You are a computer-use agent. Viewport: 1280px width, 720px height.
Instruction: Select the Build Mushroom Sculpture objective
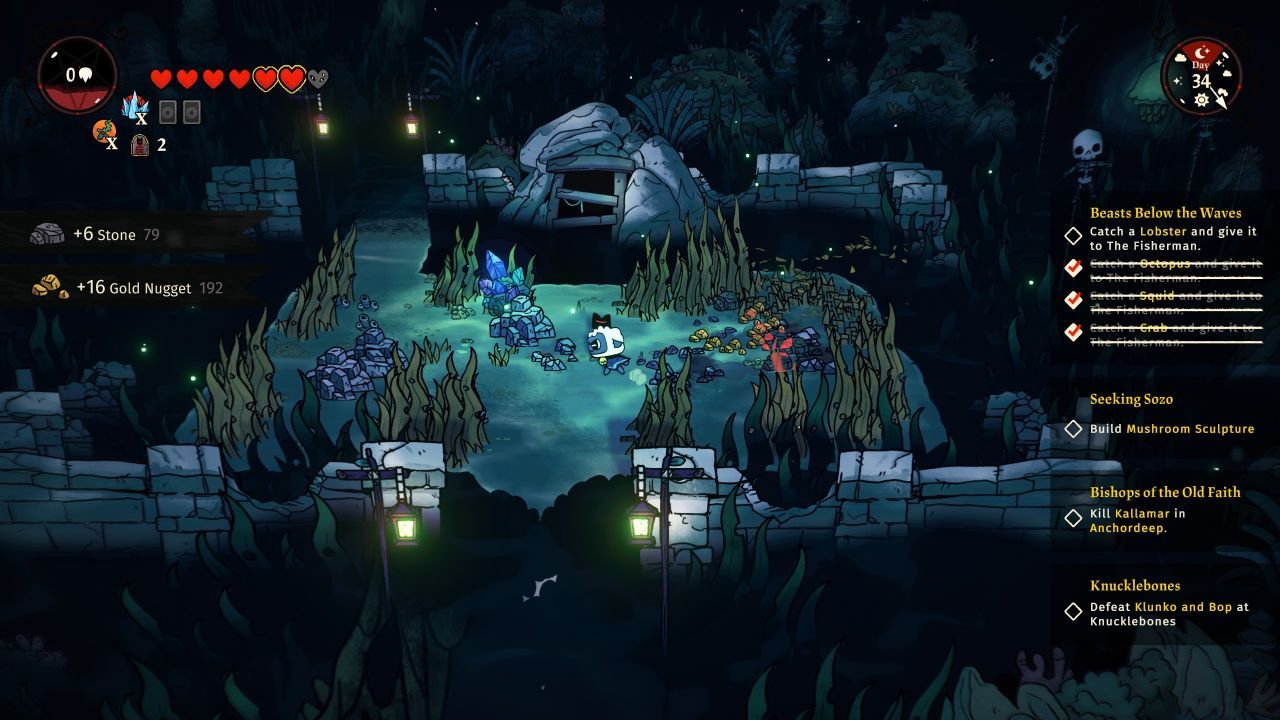1171,429
